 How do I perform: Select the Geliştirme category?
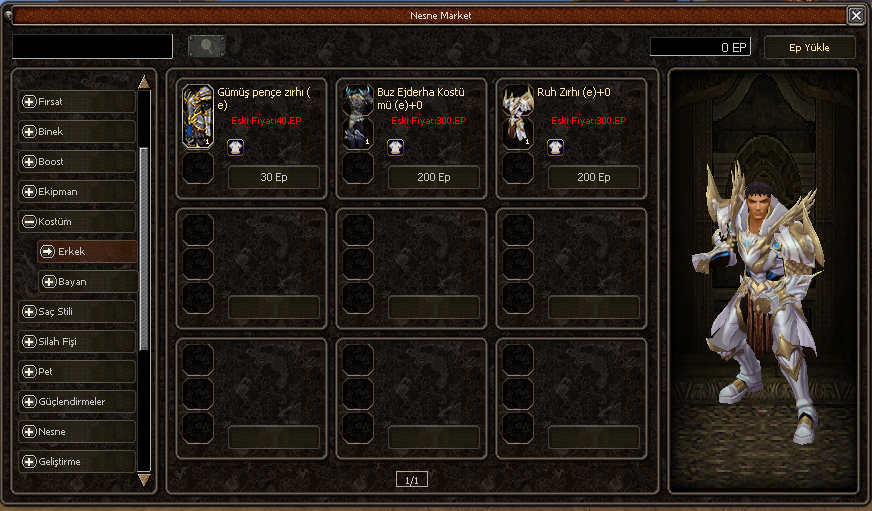[x=77, y=461]
